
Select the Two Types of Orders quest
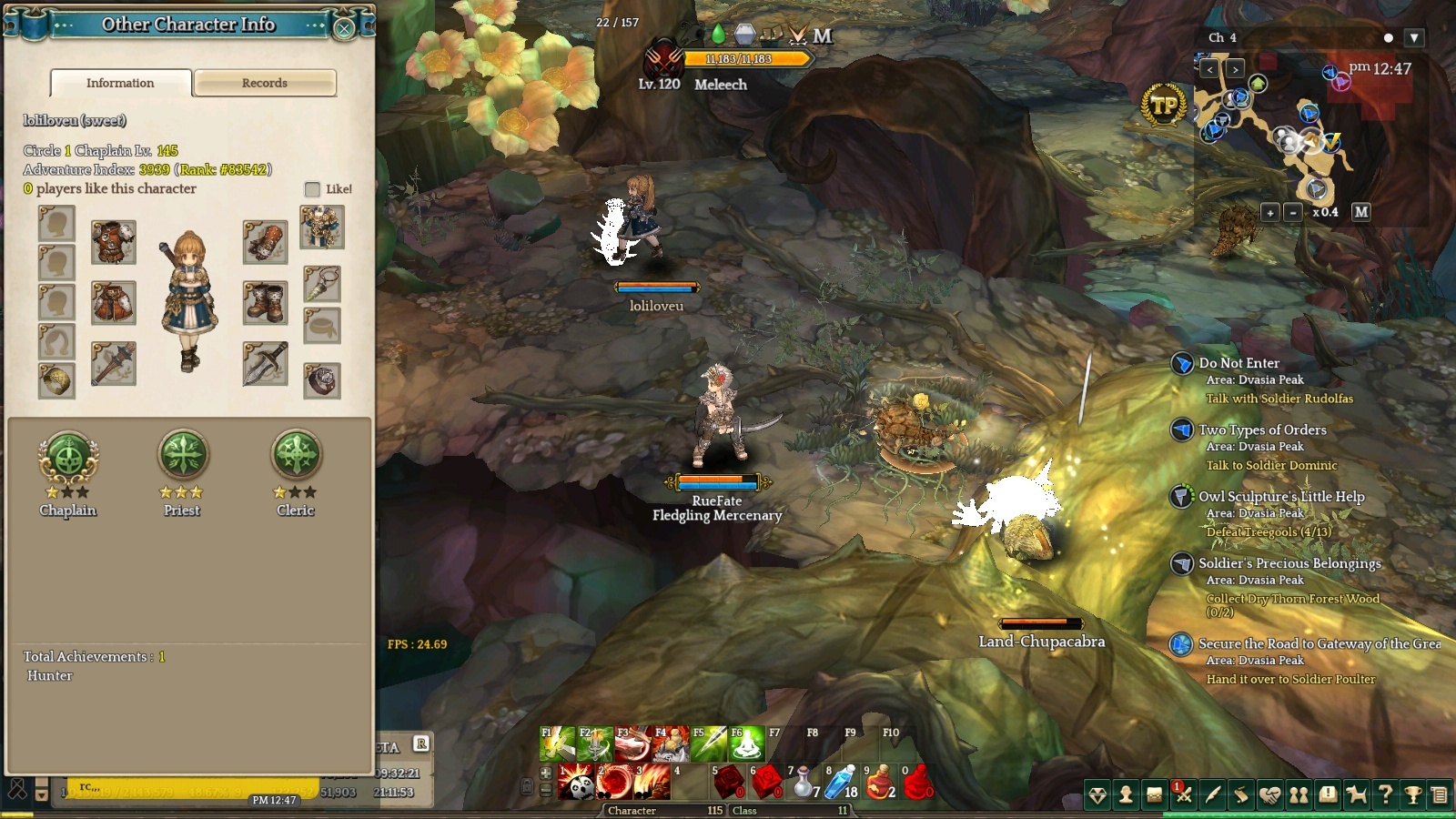pyautogui.click(x=1262, y=430)
